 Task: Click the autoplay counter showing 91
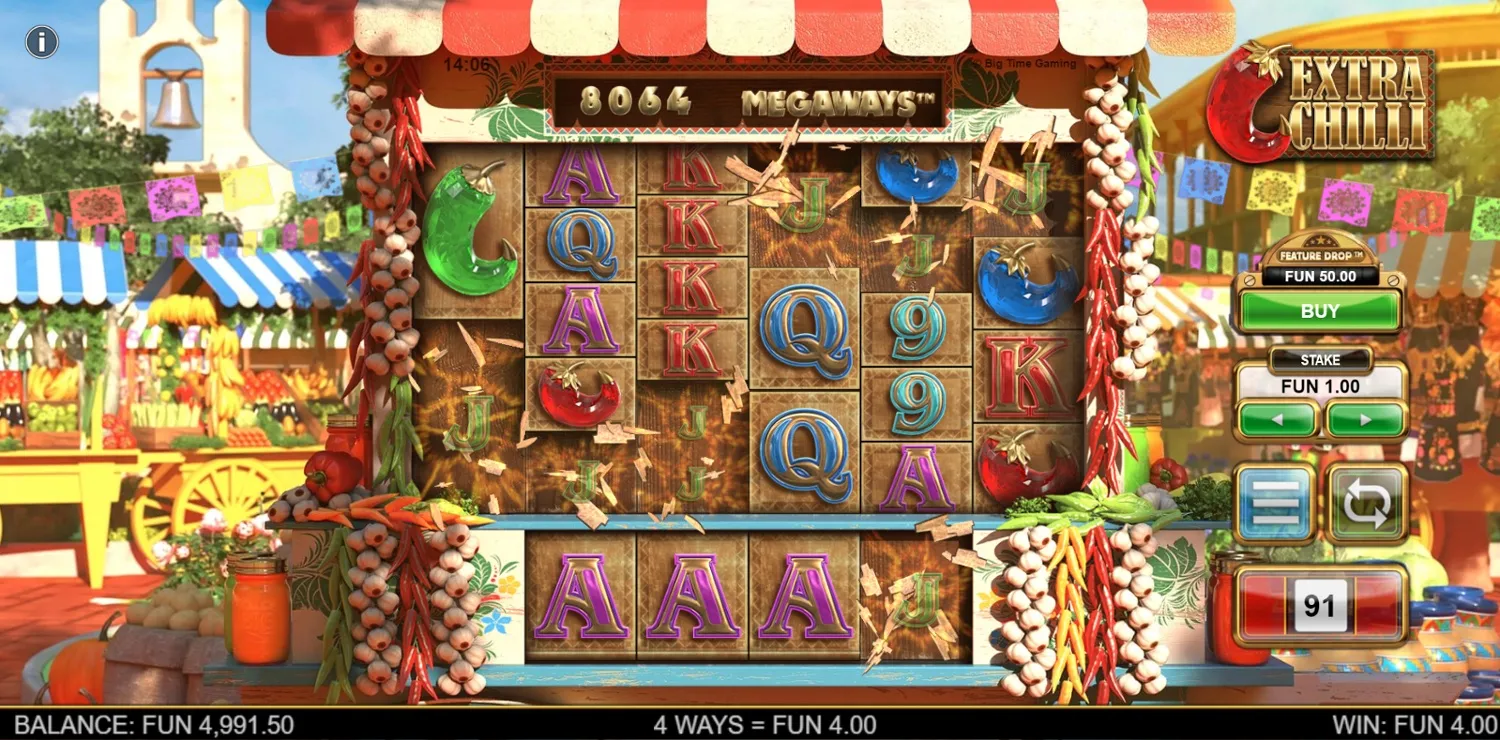[1320, 603]
